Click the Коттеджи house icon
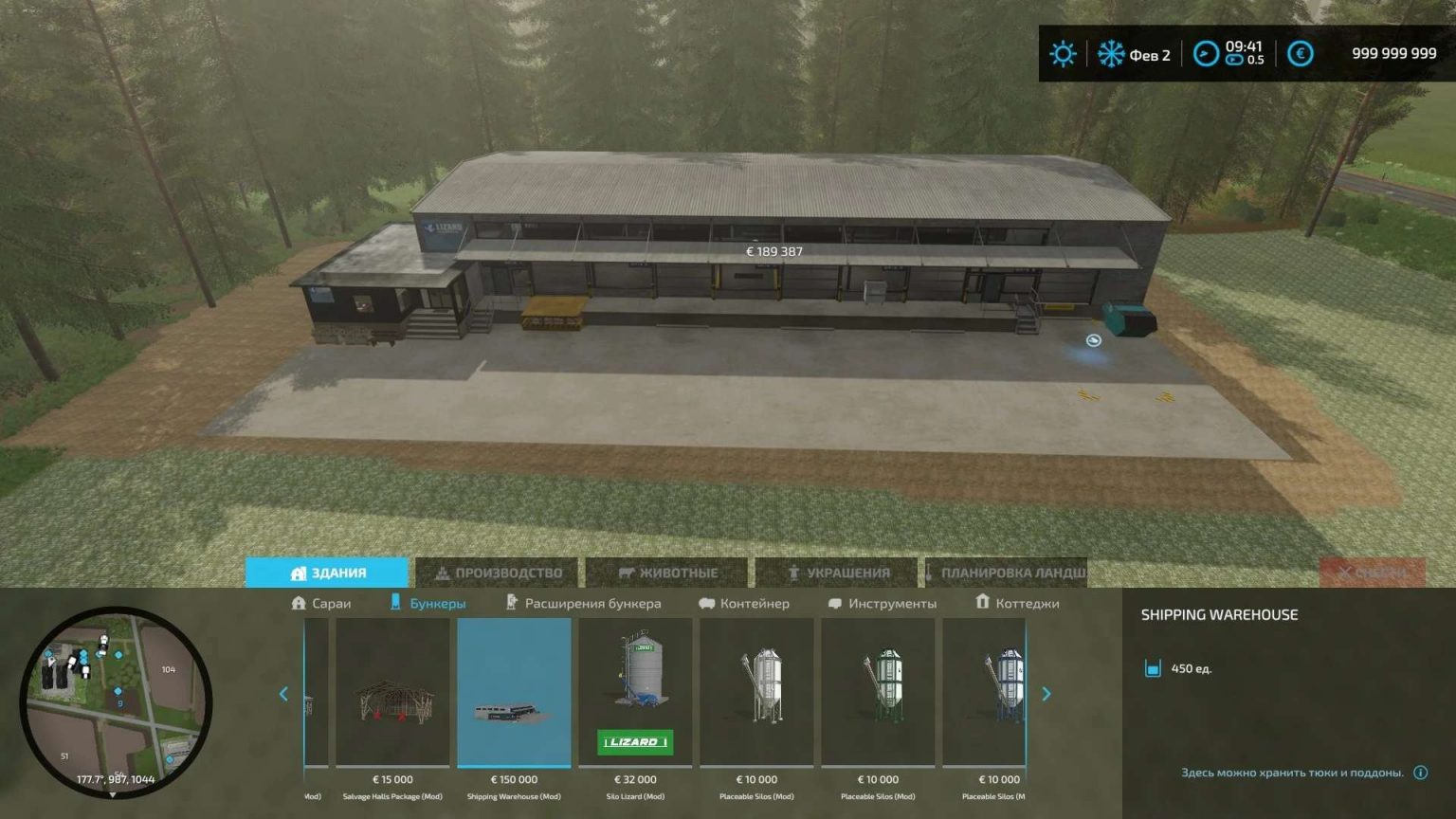This screenshot has height=819, width=1456. coord(982,603)
